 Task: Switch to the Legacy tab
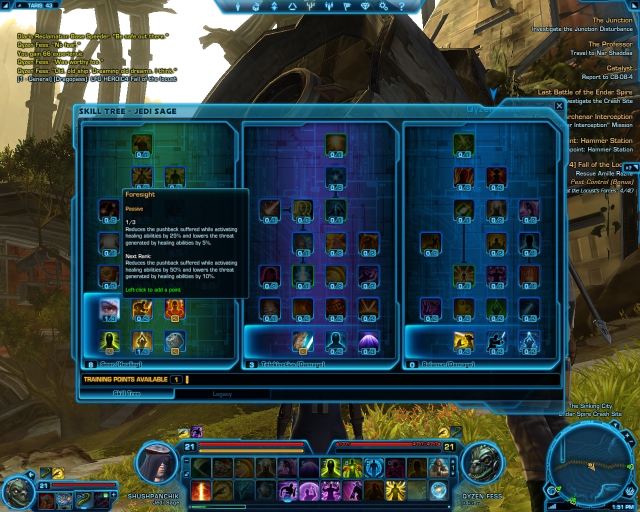click(222, 394)
